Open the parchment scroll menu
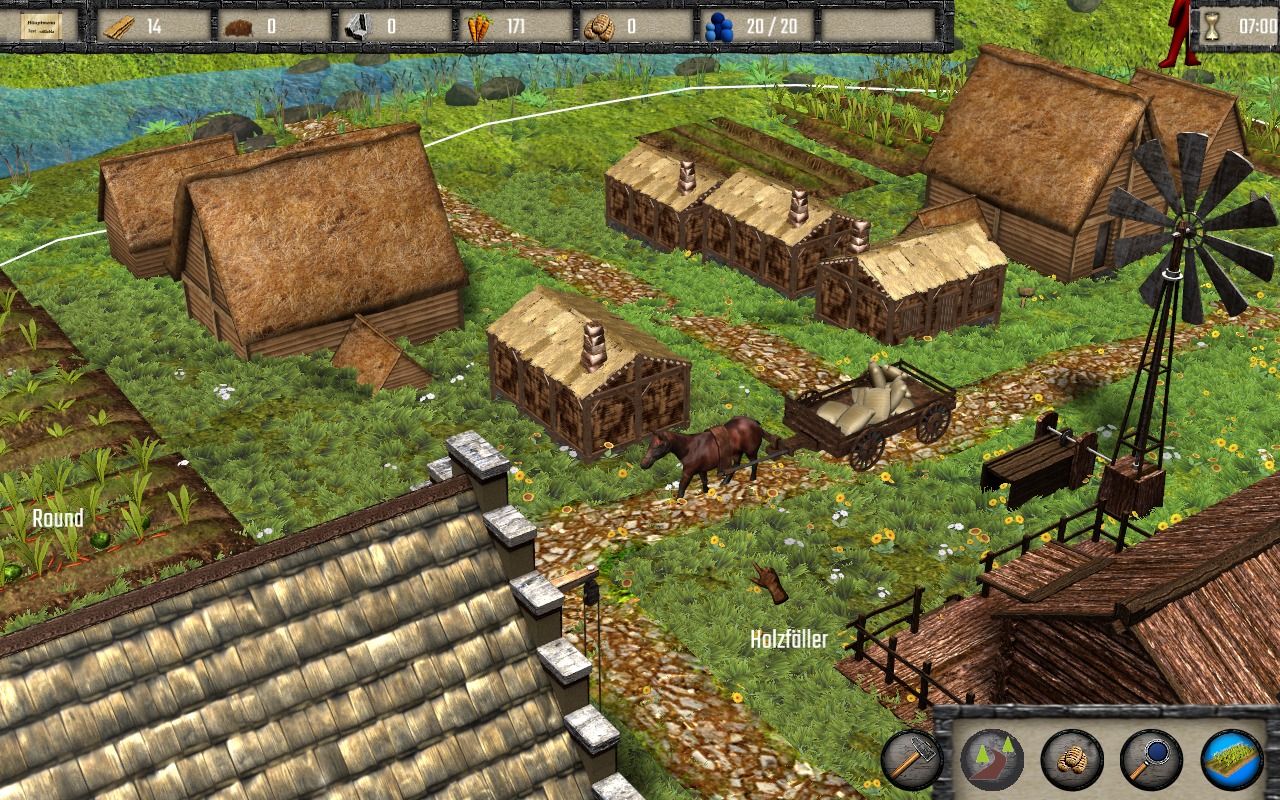This screenshot has width=1280, height=800. pyautogui.click(x=39, y=26)
